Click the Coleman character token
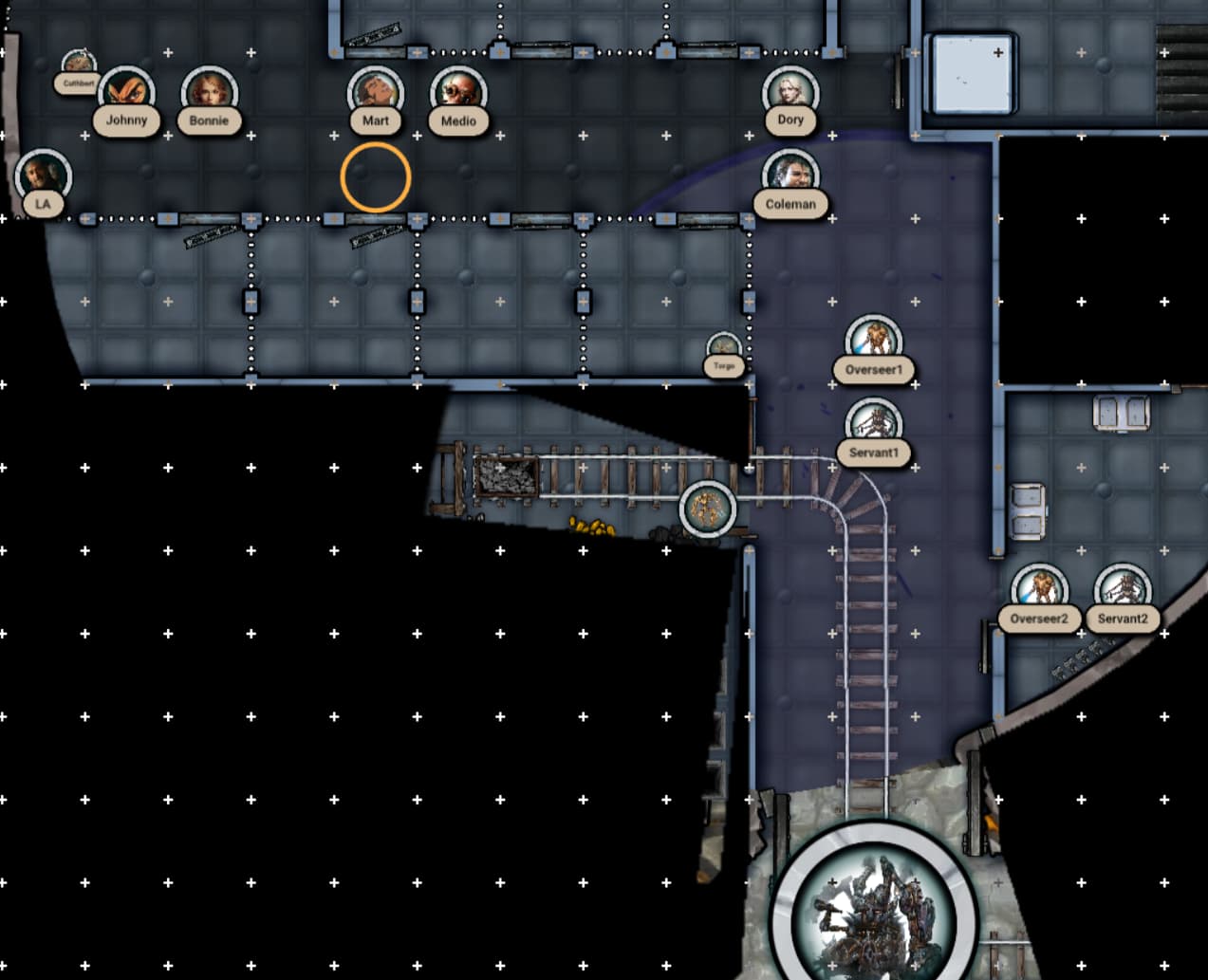The width and height of the screenshot is (1208, 980). (x=790, y=176)
